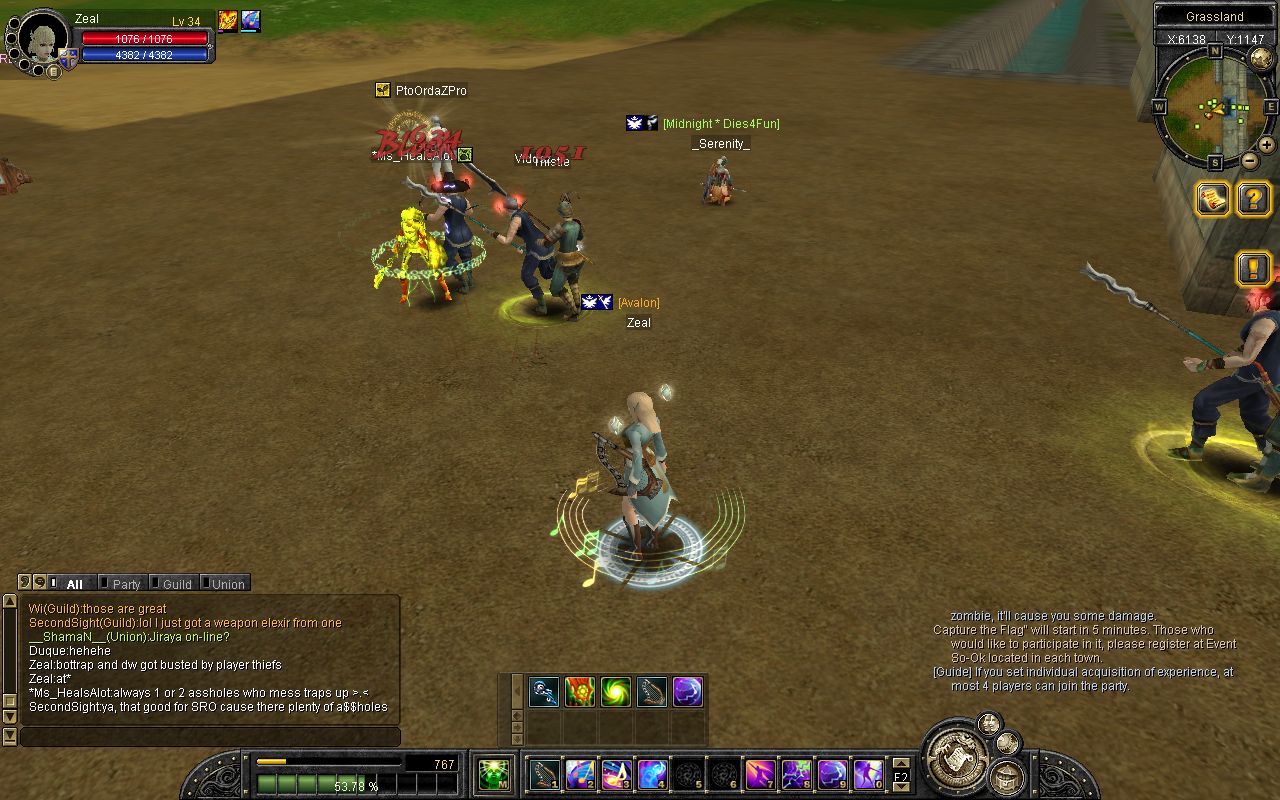Use the purple lightning skill in slot 8
Screen dimensions: 1280x800
(x=797, y=774)
